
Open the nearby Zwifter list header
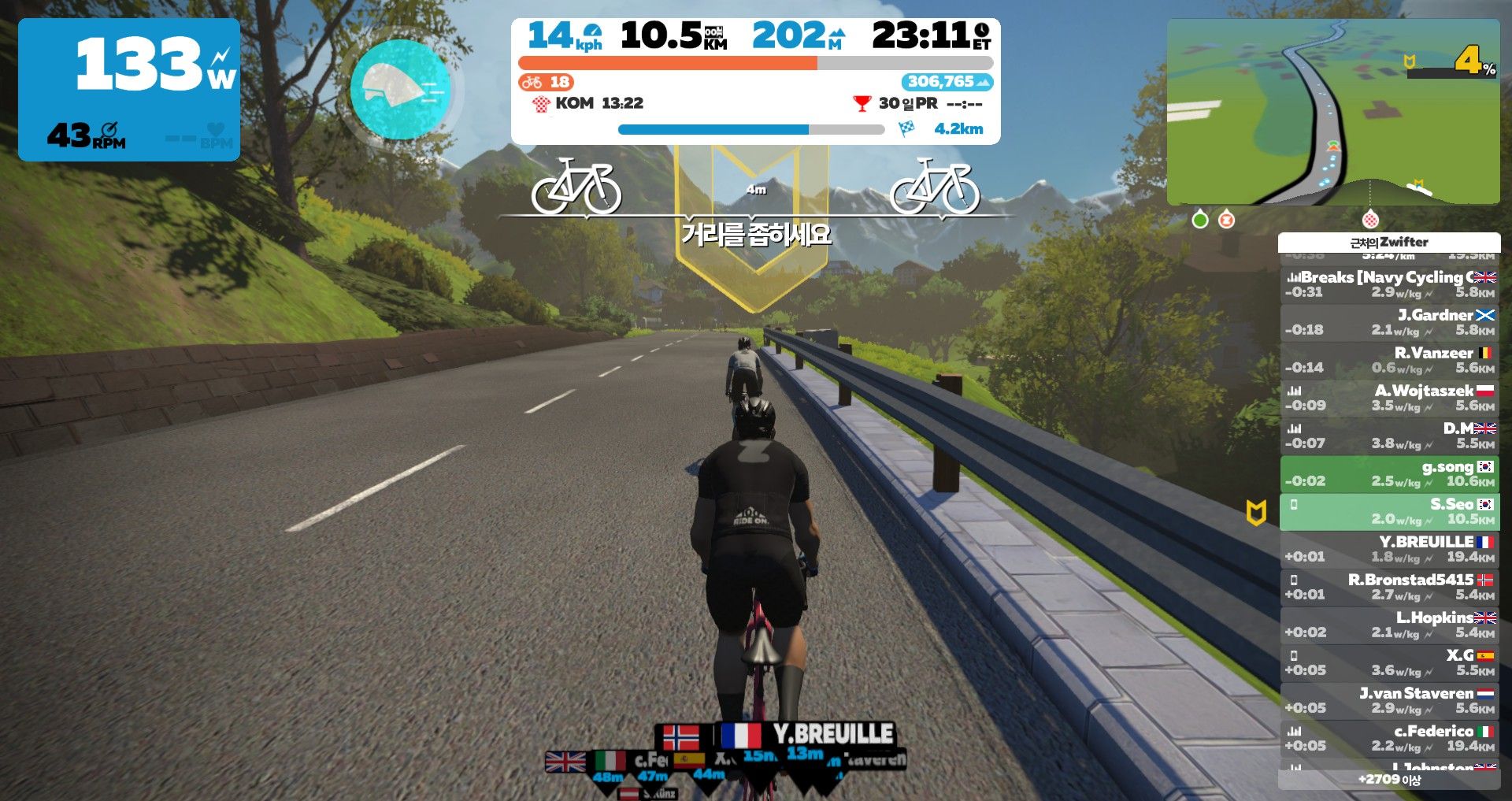1389,242
